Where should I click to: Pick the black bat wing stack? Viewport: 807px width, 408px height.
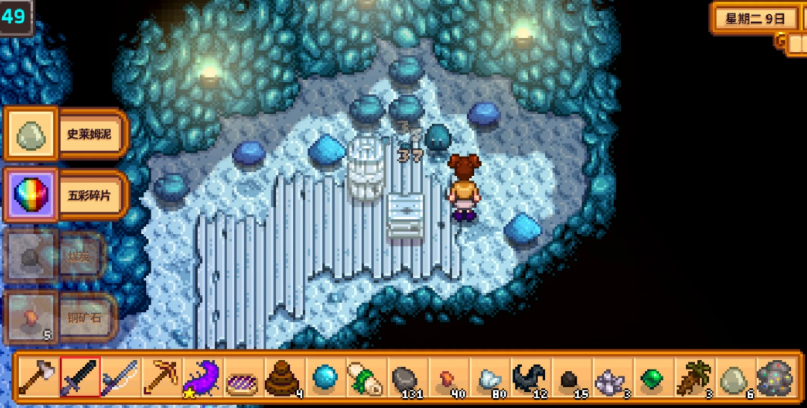[529, 378]
